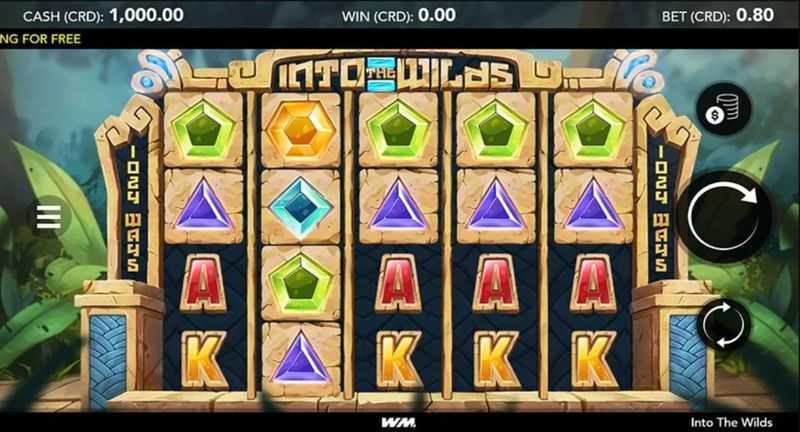Open the bet settings coin icon

pyautogui.click(x=724, y=110)
